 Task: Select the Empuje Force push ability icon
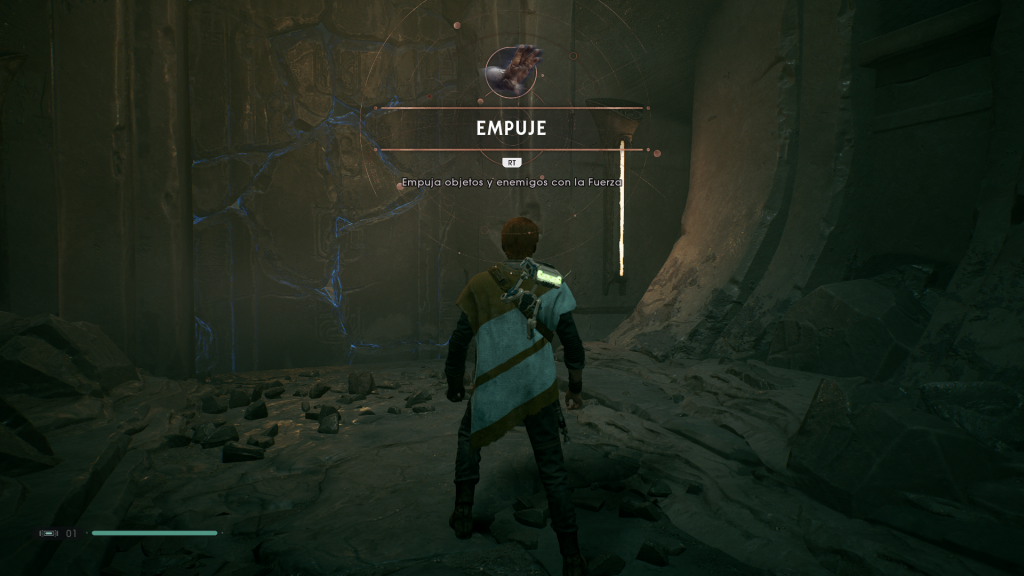click(x=513, y=71)
